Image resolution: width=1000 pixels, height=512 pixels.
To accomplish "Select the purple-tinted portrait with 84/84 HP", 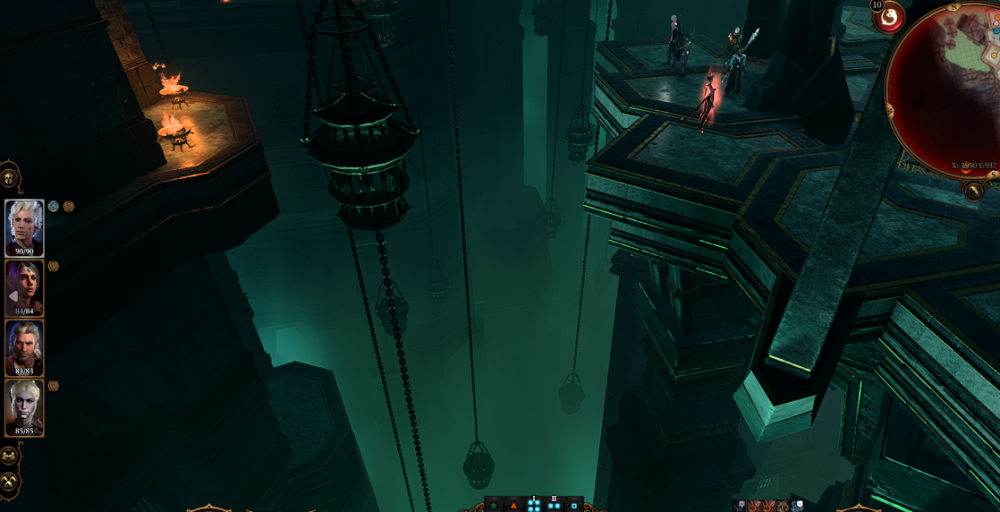I will [x=24, y=288].
